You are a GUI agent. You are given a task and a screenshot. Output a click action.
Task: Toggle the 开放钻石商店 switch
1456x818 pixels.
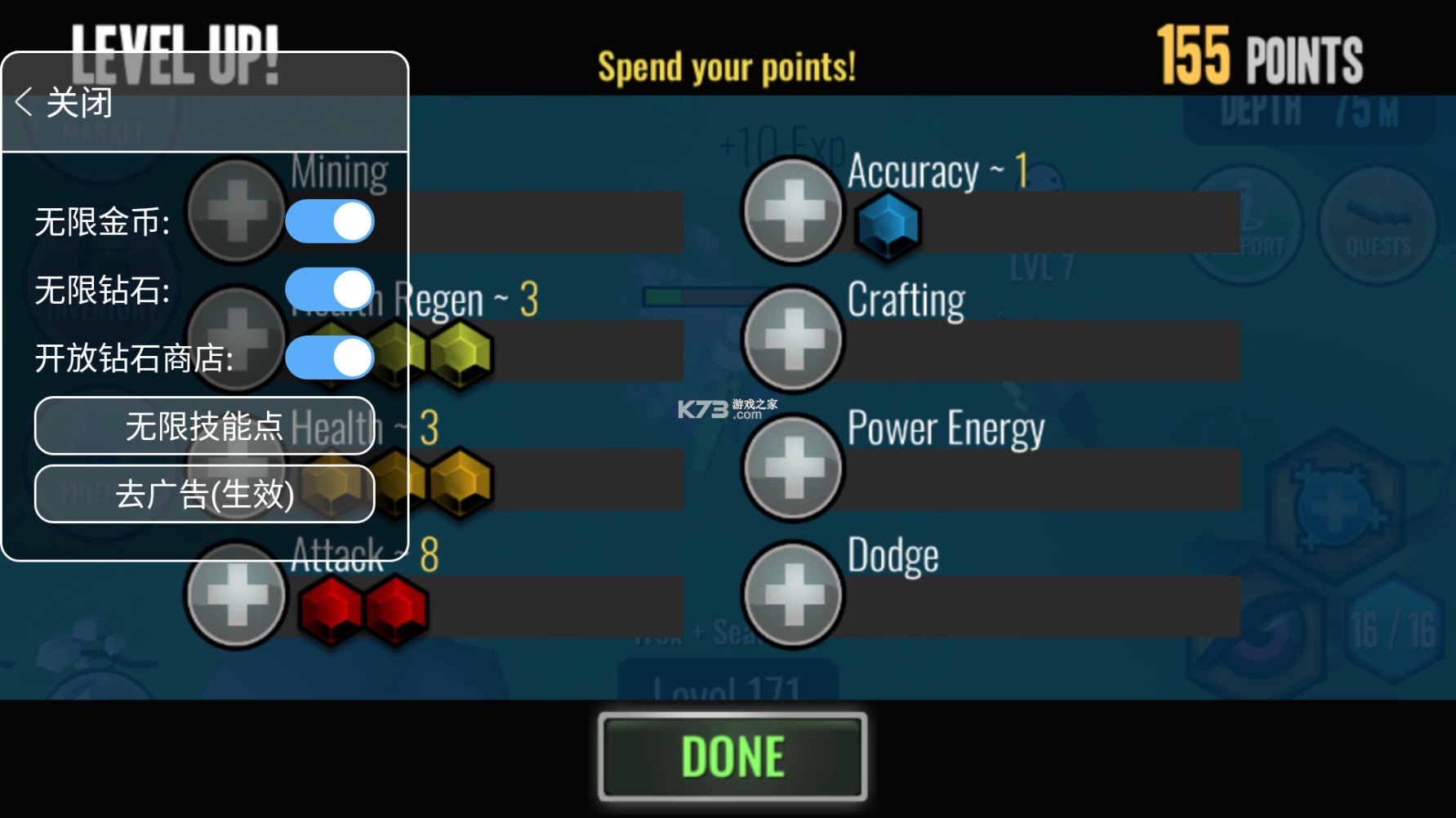pos(330,358)
